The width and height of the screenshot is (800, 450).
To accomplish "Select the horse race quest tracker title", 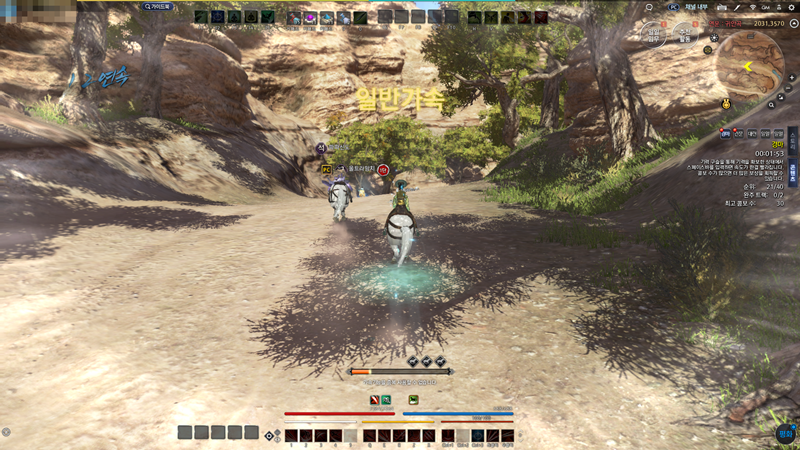I will (x=776, y=143).
